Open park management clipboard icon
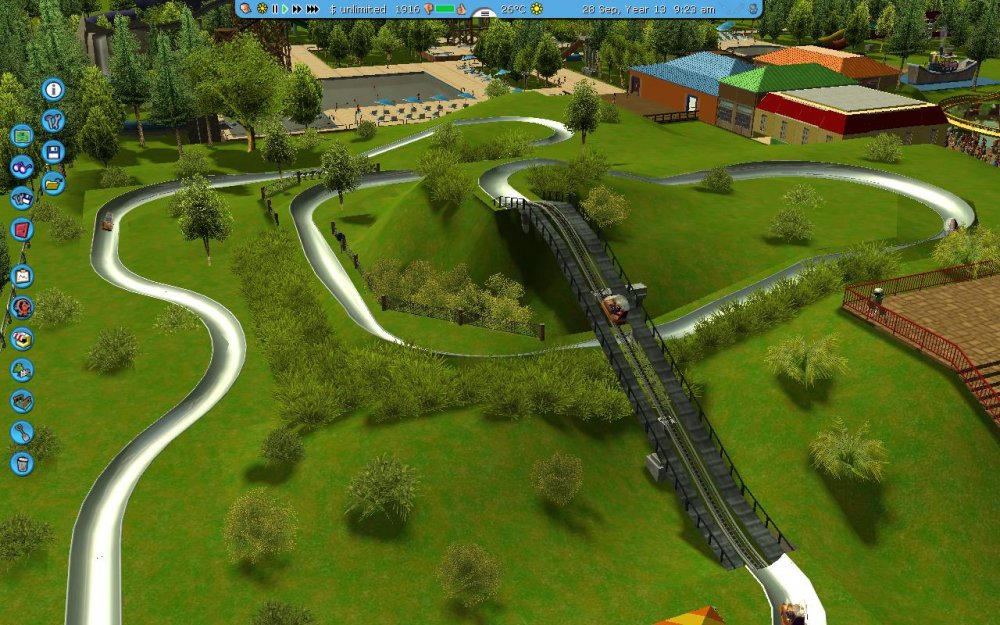 (21, 276)
